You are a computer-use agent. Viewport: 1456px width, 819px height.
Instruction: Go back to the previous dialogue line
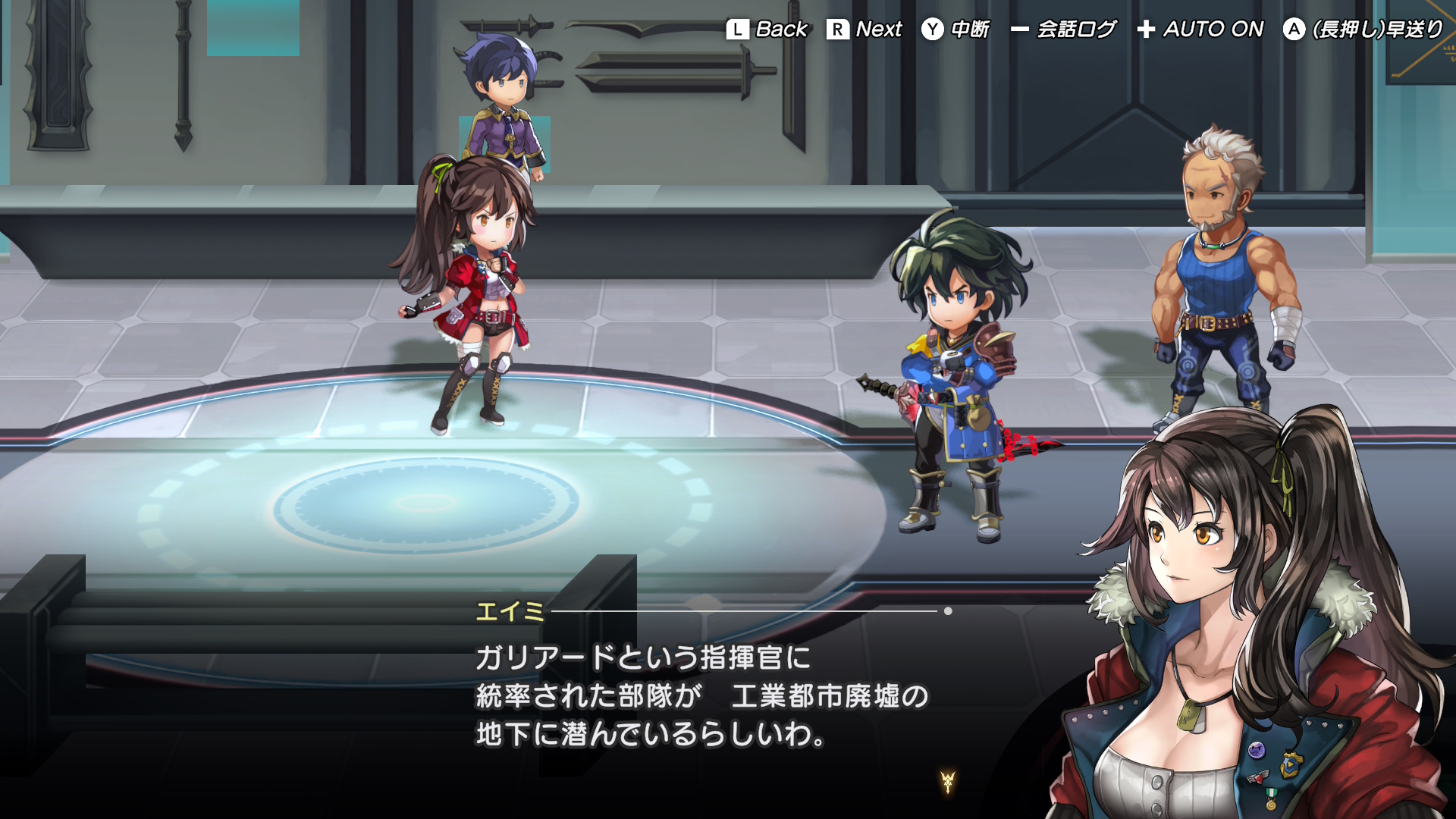[x=767, y=30]
